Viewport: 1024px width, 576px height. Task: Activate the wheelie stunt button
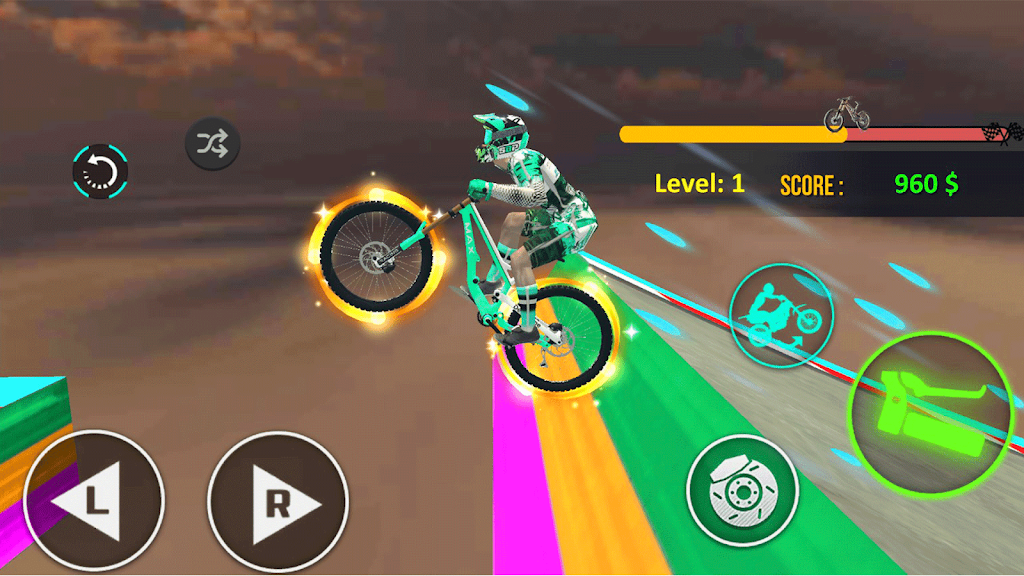pos(781,314)
